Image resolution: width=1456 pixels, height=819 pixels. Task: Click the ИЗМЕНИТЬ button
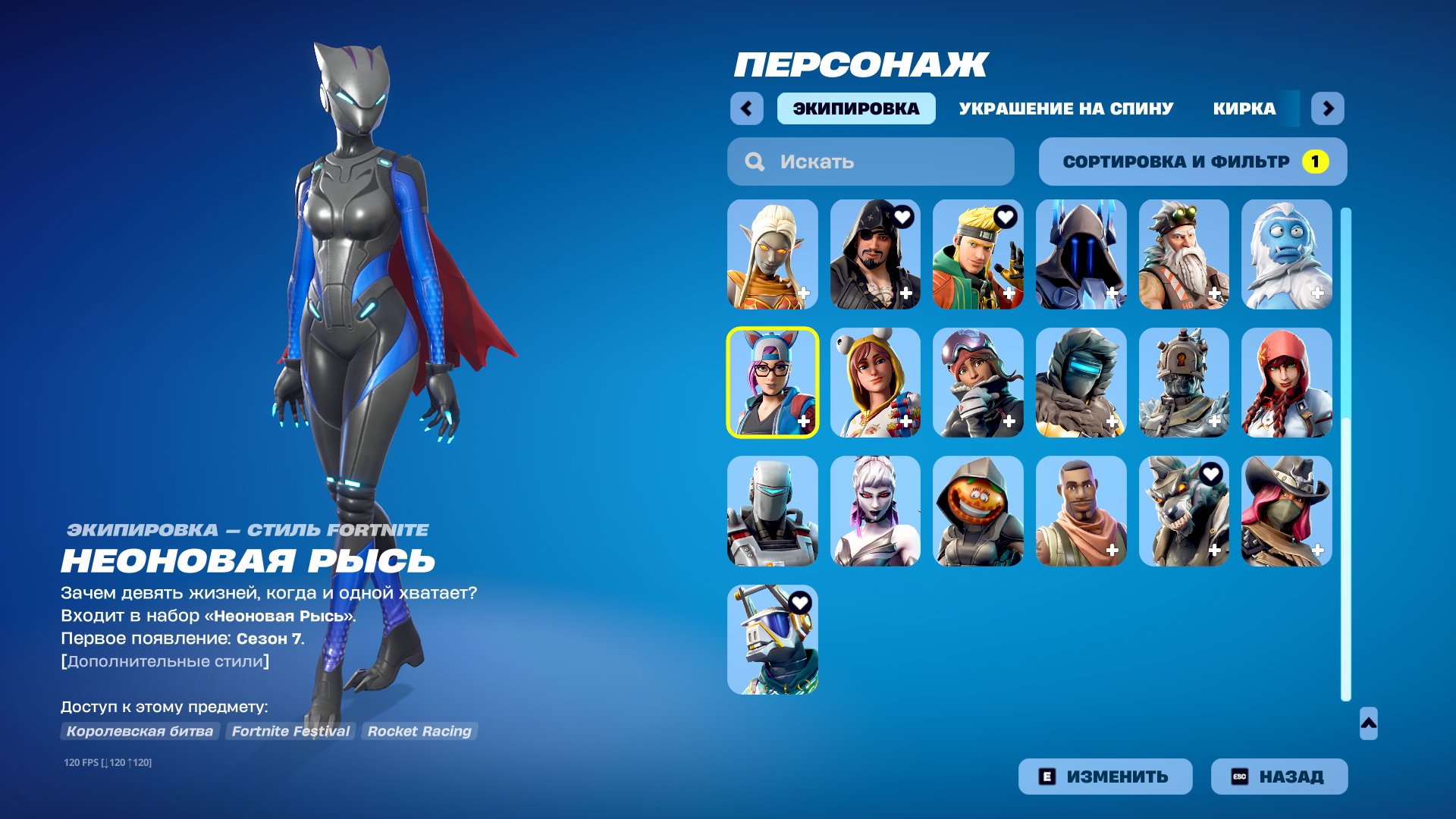click(x=1105, y=776)
